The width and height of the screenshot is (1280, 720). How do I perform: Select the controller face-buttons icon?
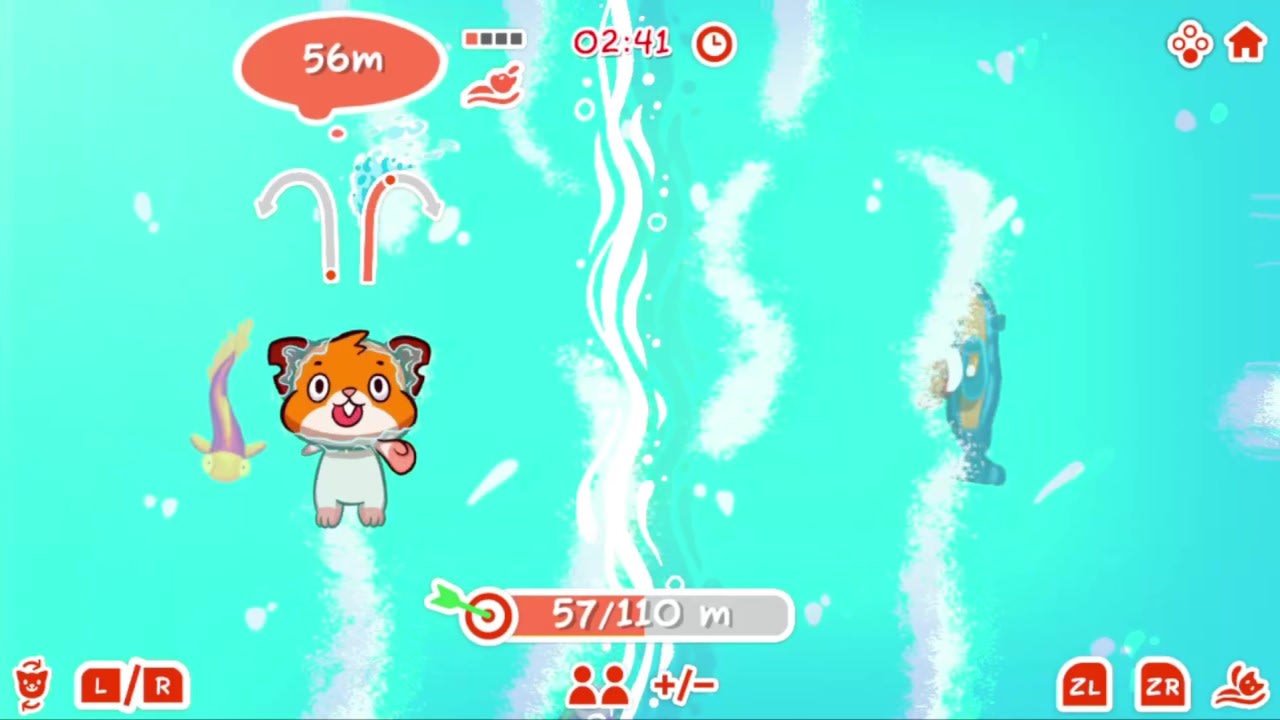pos(1189,44)
